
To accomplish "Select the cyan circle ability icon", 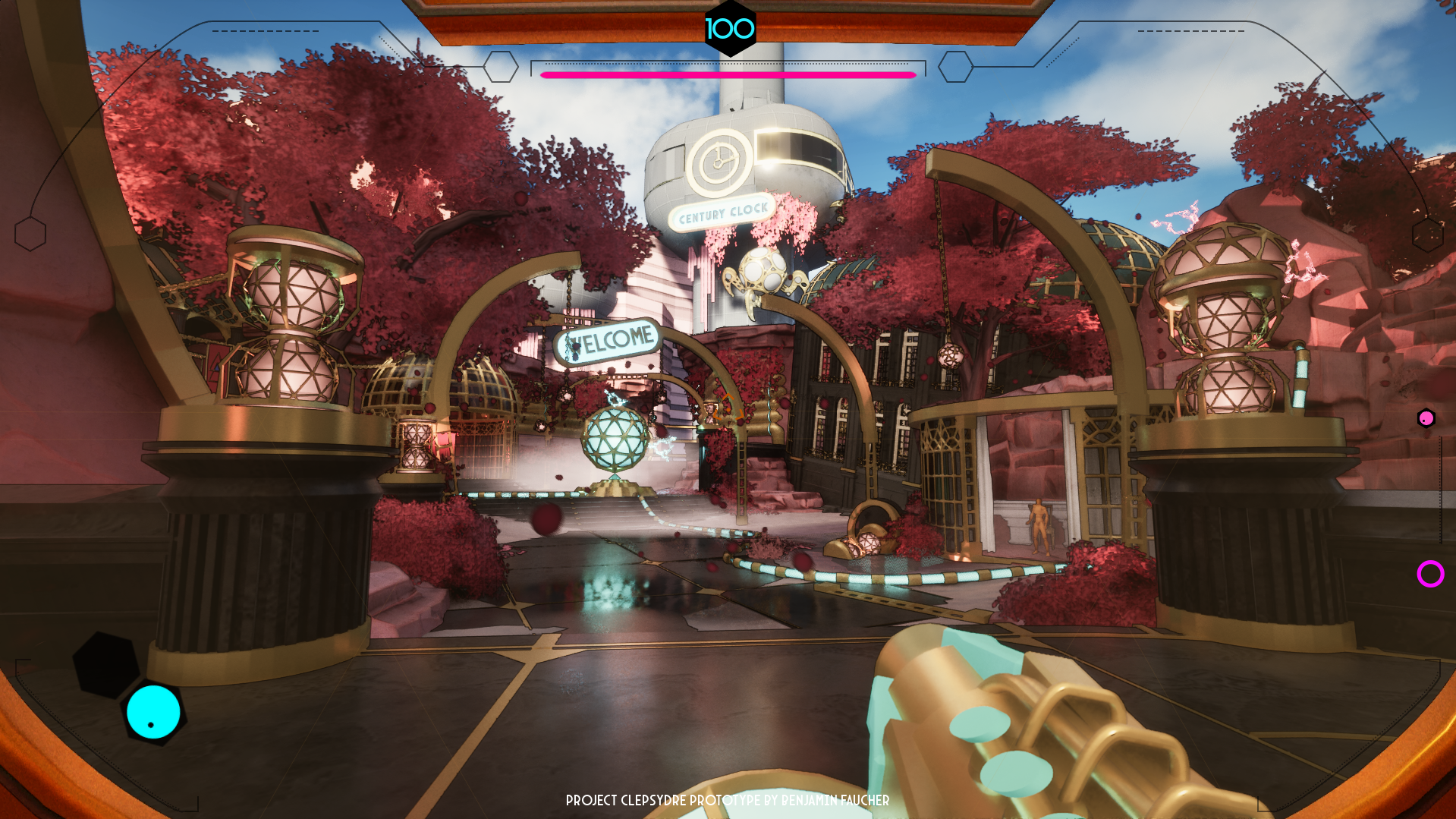I will click(153, 712).
